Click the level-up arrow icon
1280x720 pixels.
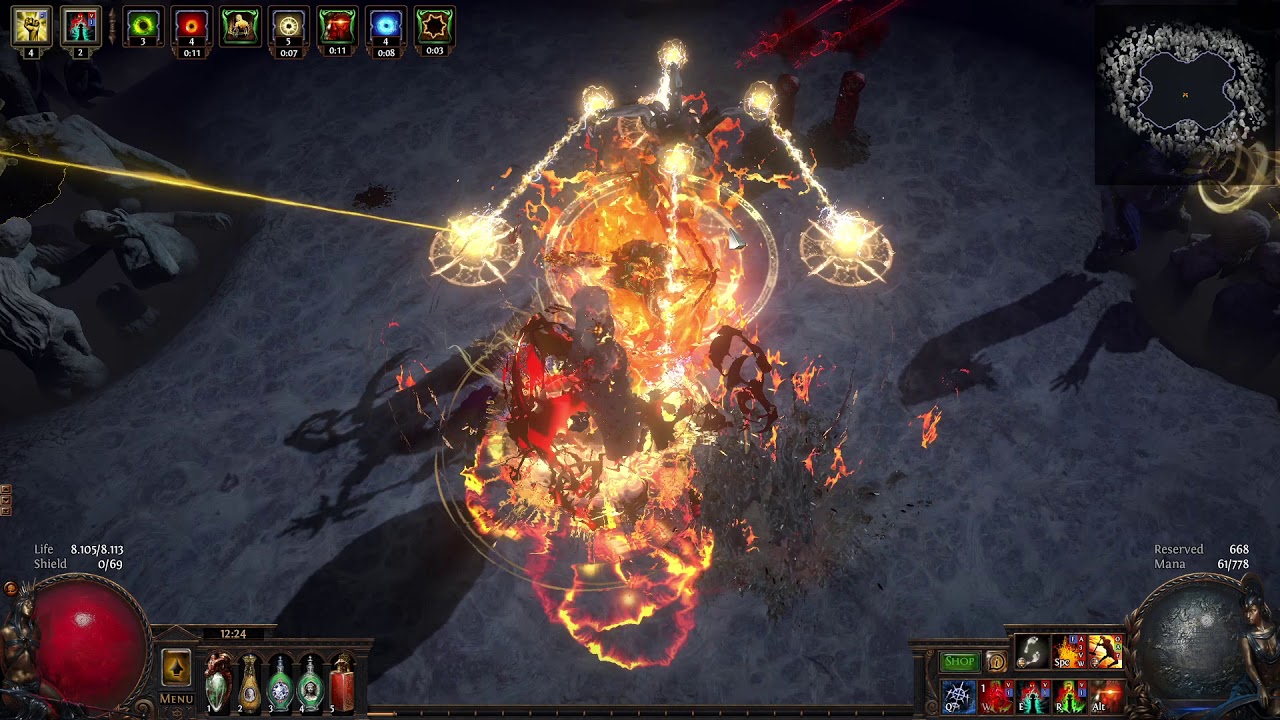176,668
